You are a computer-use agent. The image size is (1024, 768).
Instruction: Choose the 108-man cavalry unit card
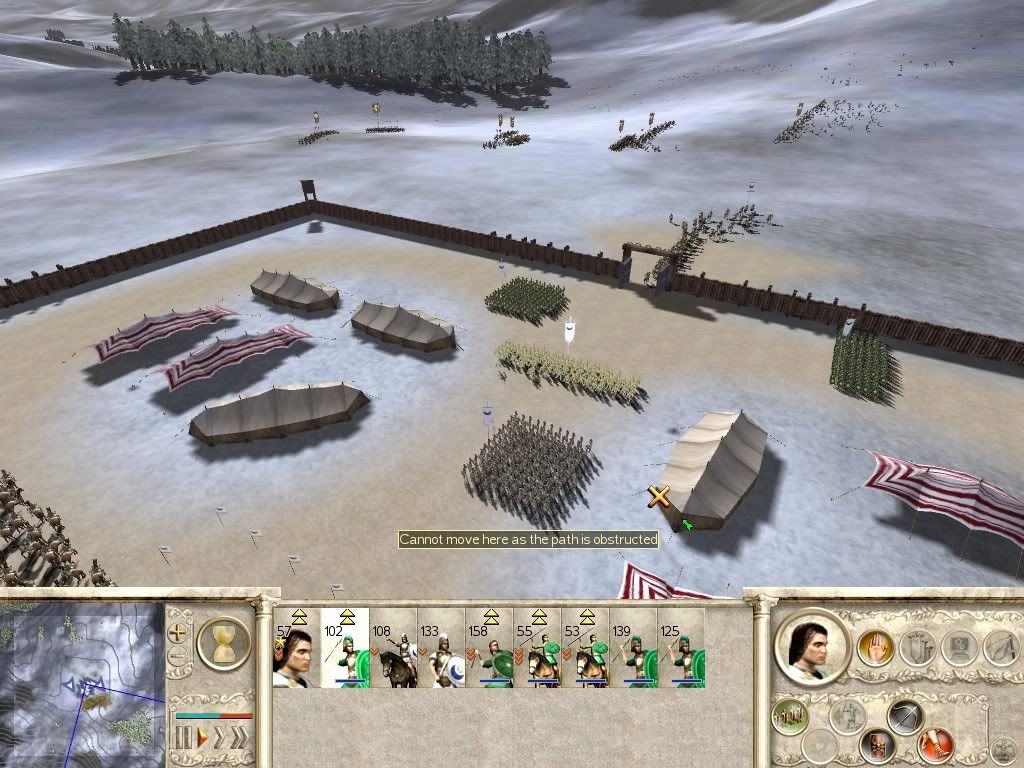tap(392, 648)
